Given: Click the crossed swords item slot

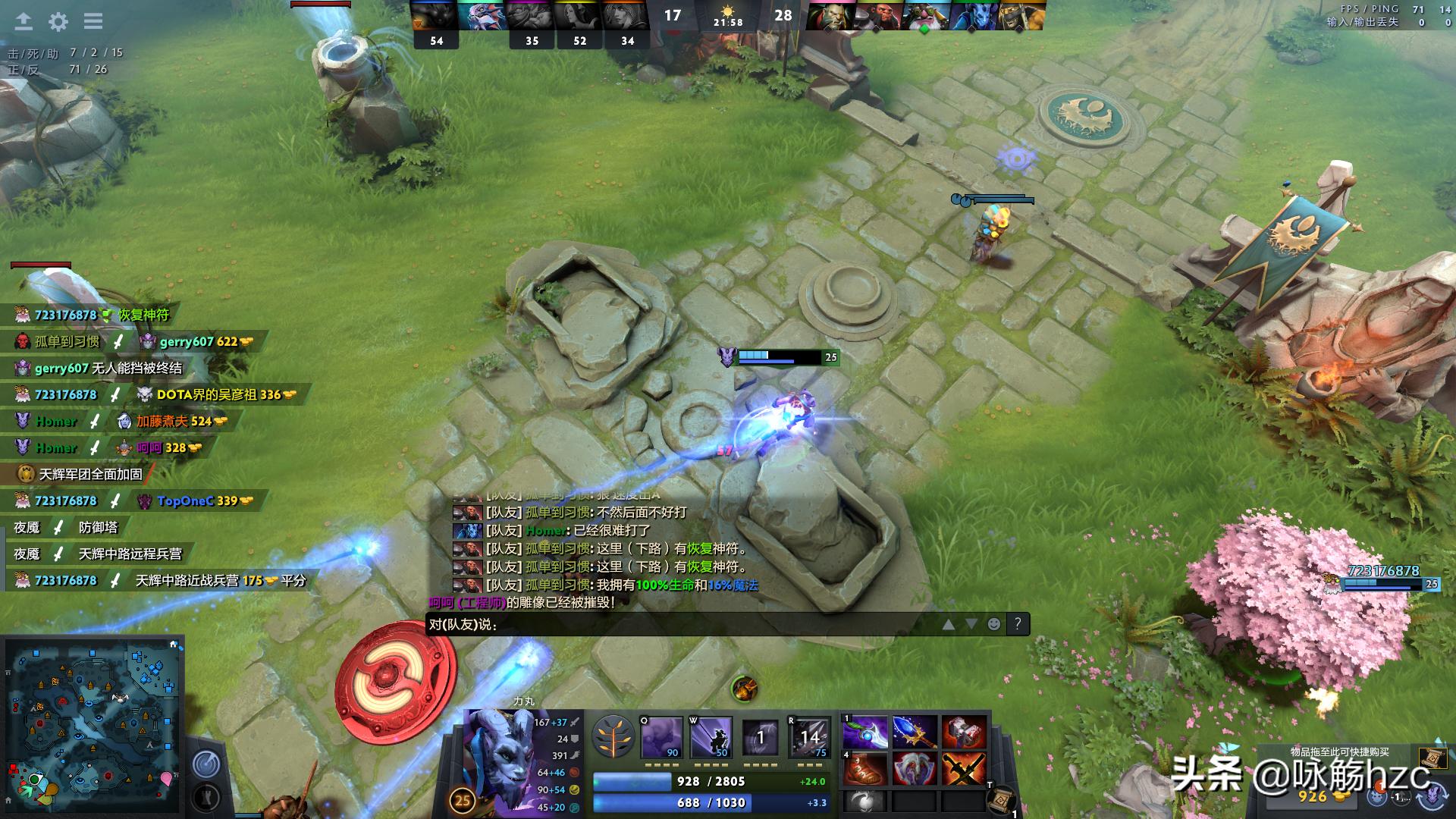Looking at the screenshot, I should click(x=963, y=768).
